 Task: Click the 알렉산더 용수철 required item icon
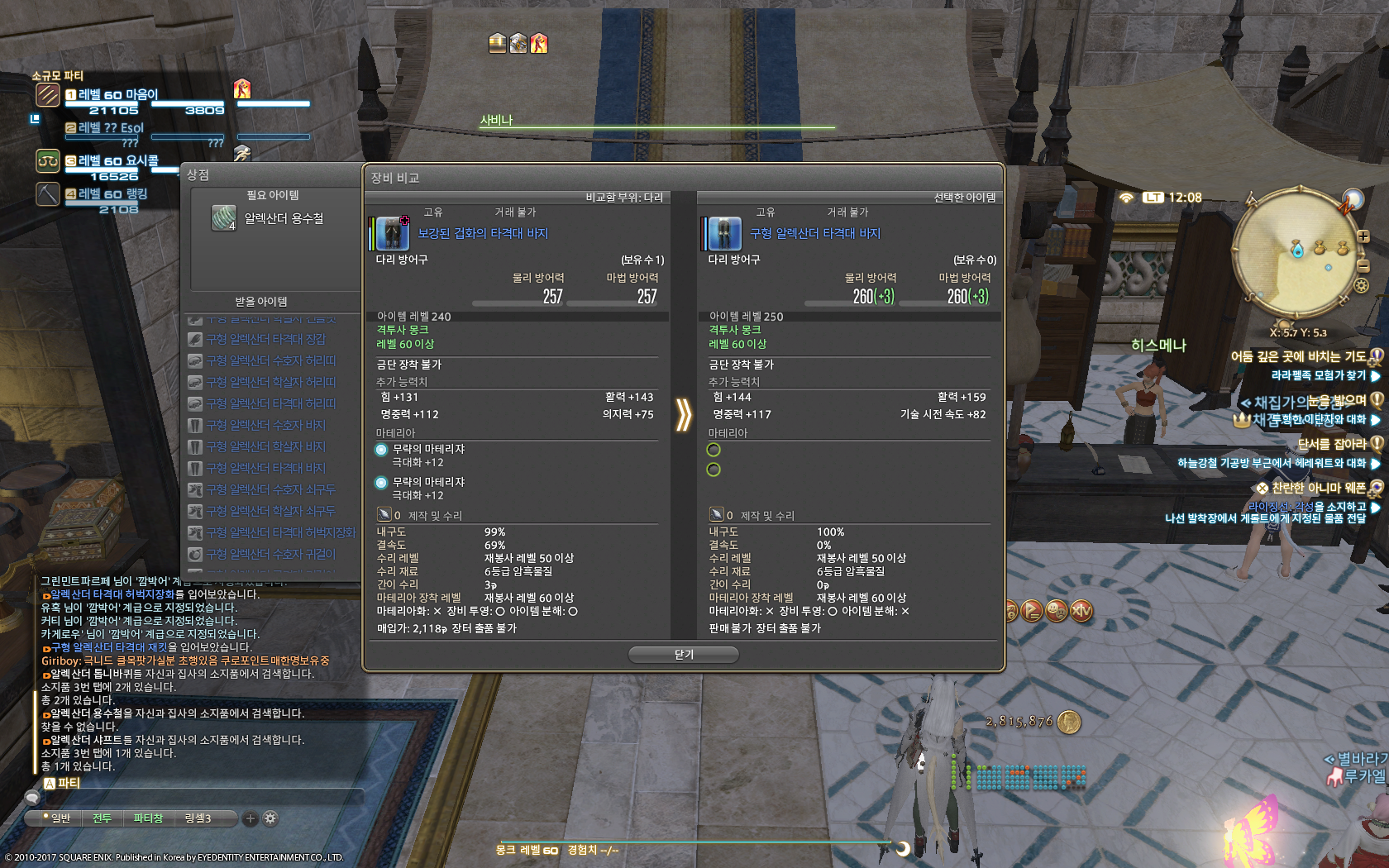pyautogui.click(x=223, y=218)
